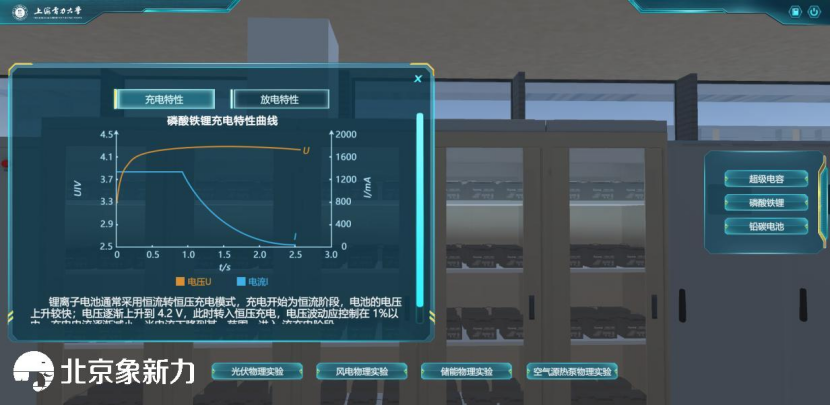Click the document icon beside the power button
The width and height of the screenshot is (831, 406).
pyautogui.click(x=794, y=12)
